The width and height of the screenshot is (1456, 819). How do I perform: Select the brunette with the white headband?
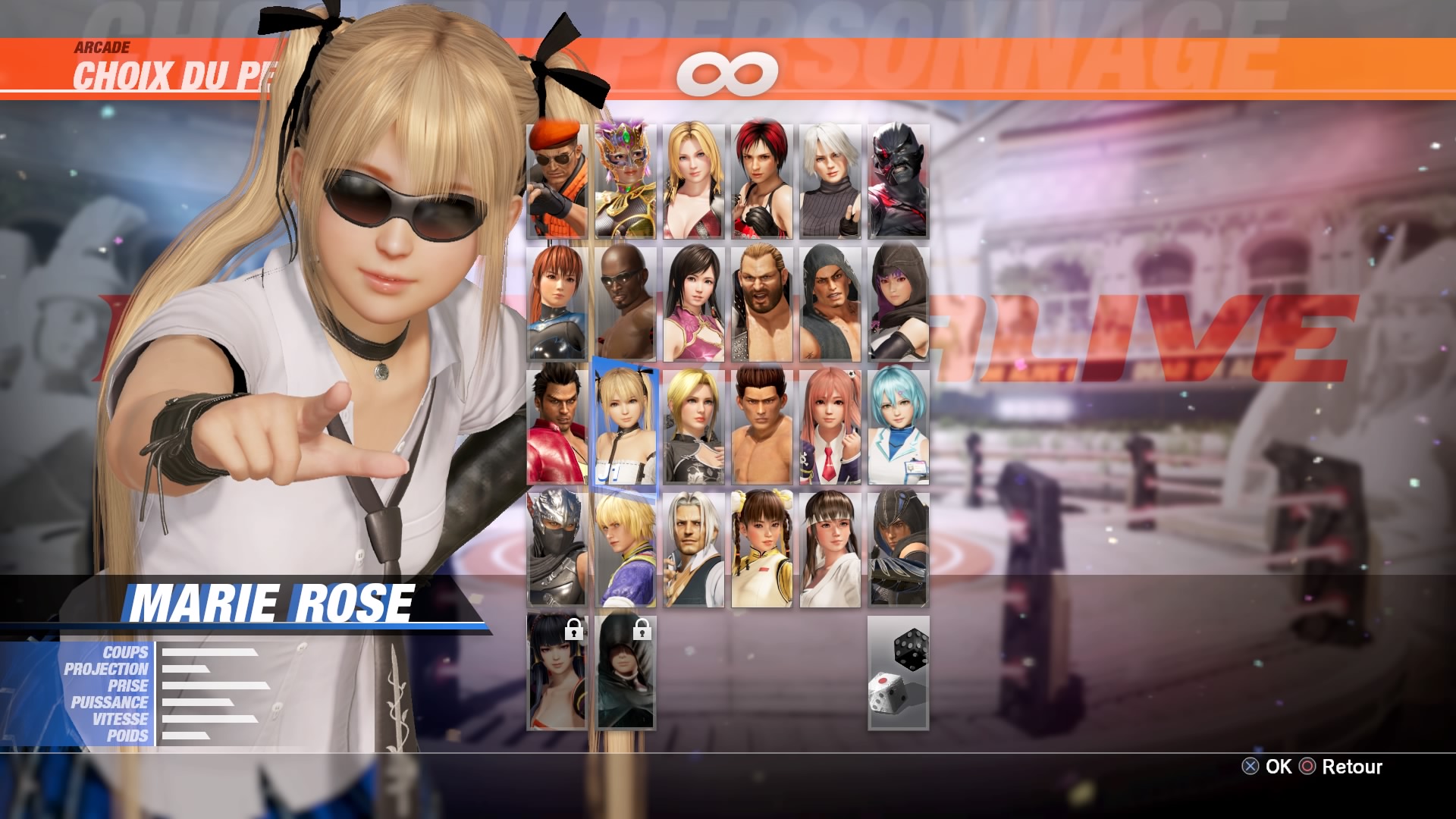click(830, 549)
